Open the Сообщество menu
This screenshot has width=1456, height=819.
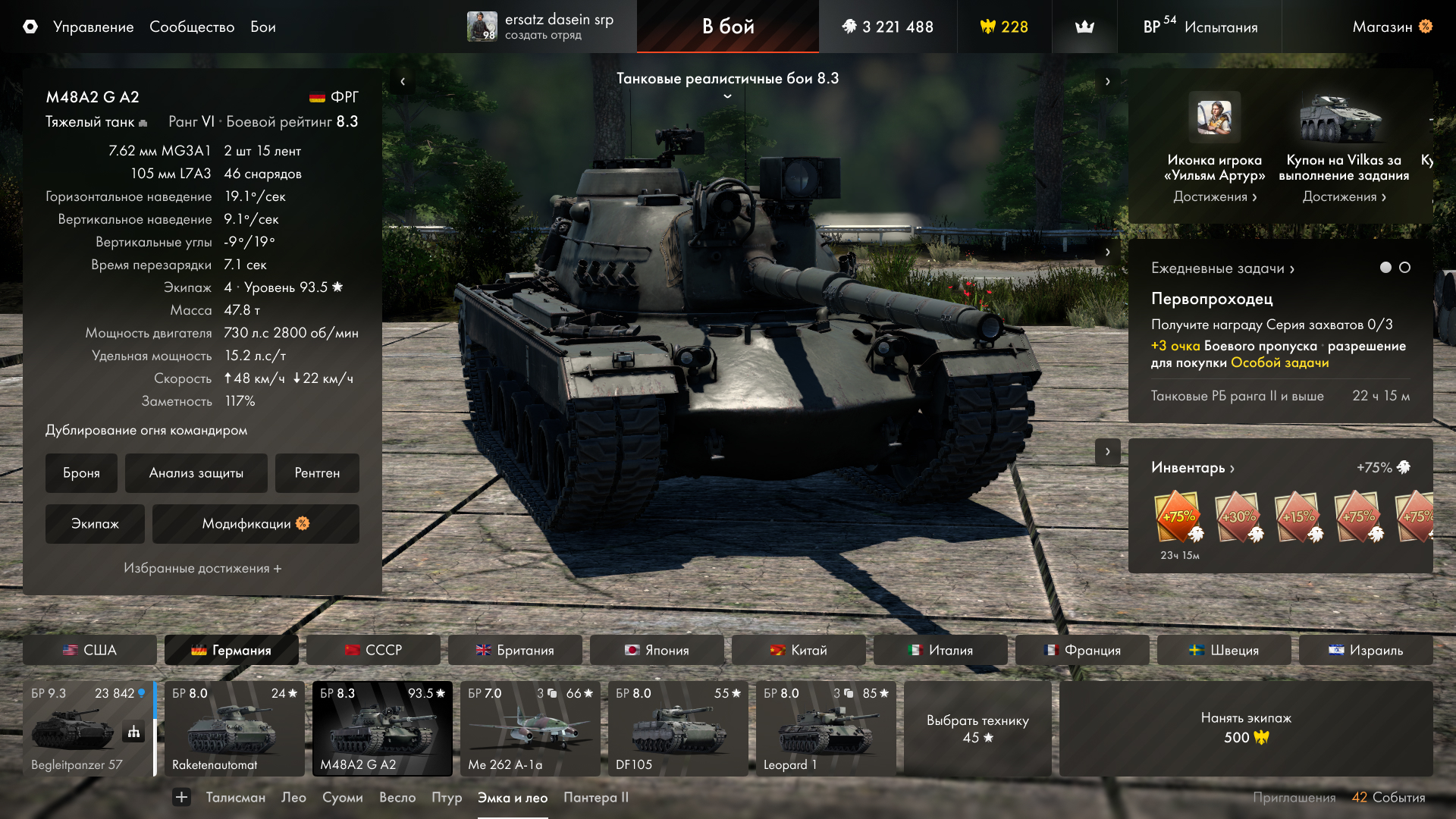click(191, 27)
